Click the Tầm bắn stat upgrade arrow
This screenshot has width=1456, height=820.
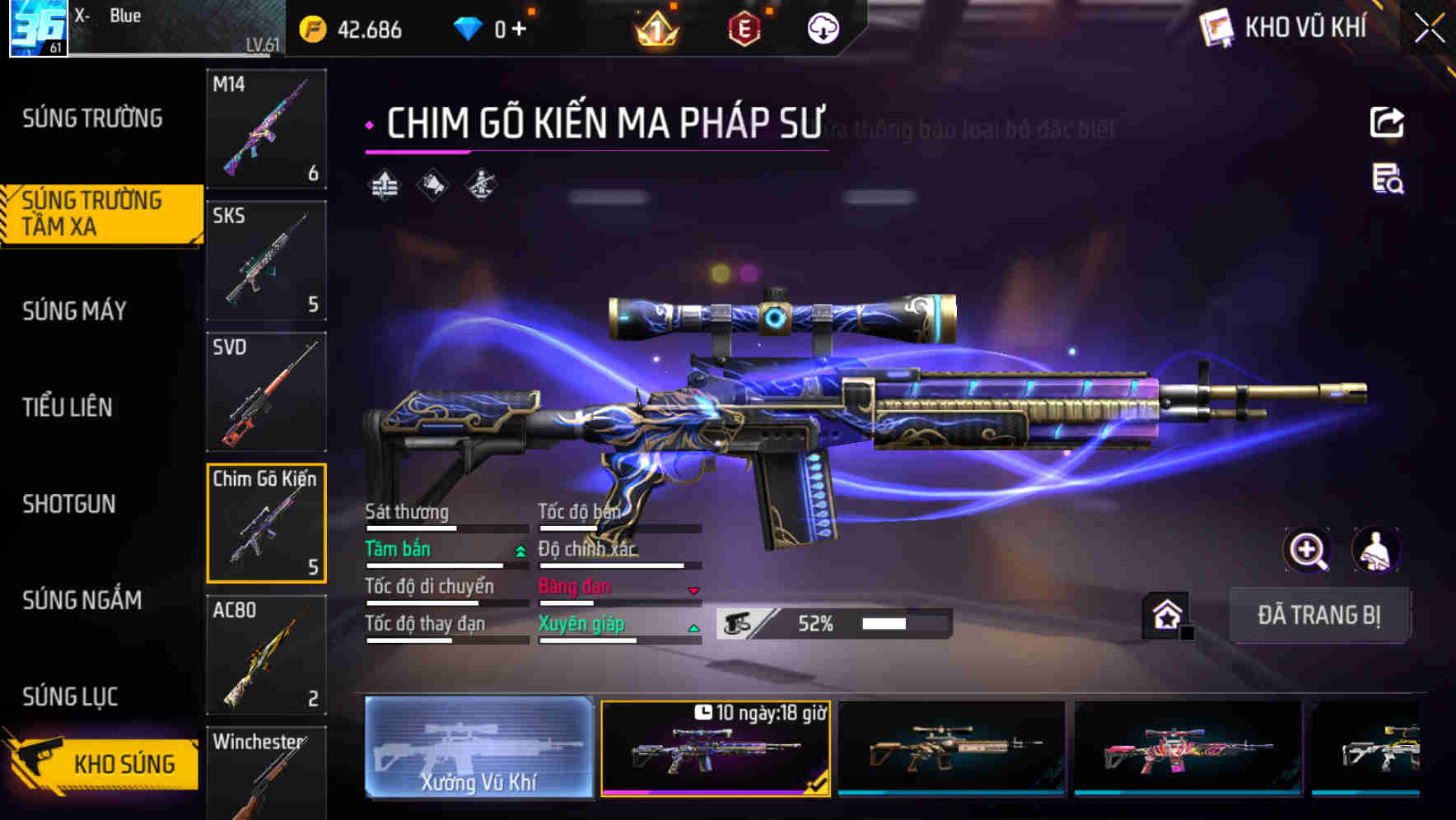tap(519, 552)
